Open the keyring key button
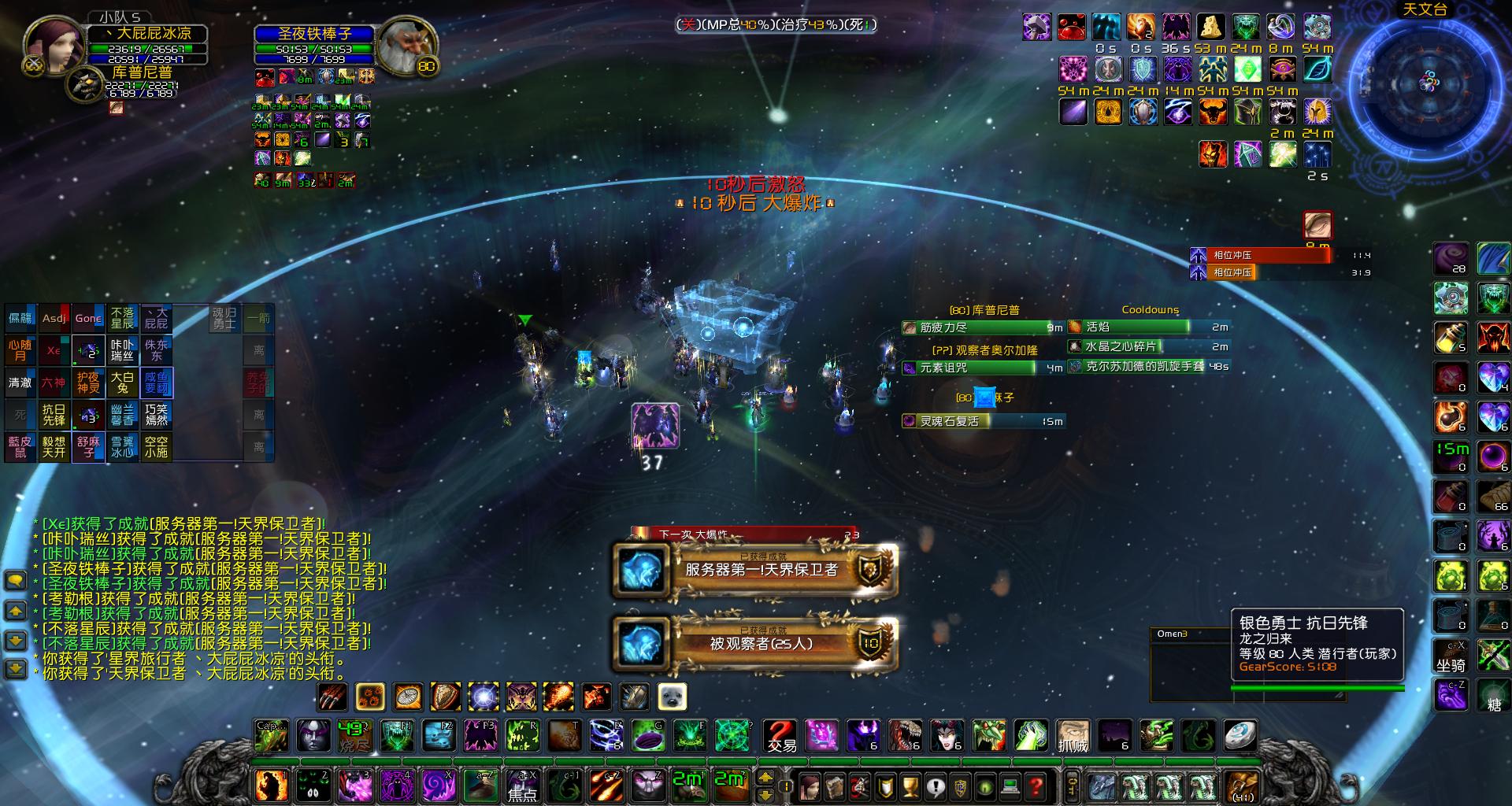Viewport: 1512px width, 806px height. click(x=1072, y=786)
